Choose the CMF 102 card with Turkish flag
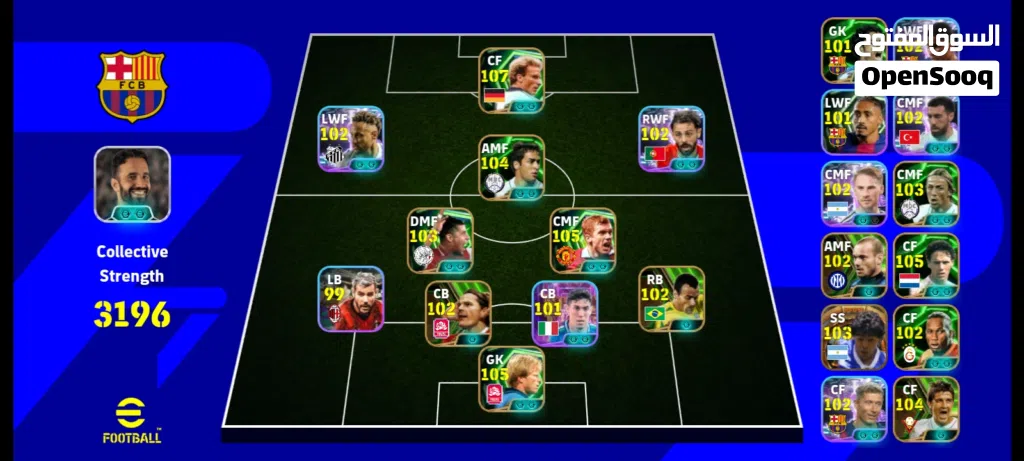The image size is (1024, 461). click(925, 122)
